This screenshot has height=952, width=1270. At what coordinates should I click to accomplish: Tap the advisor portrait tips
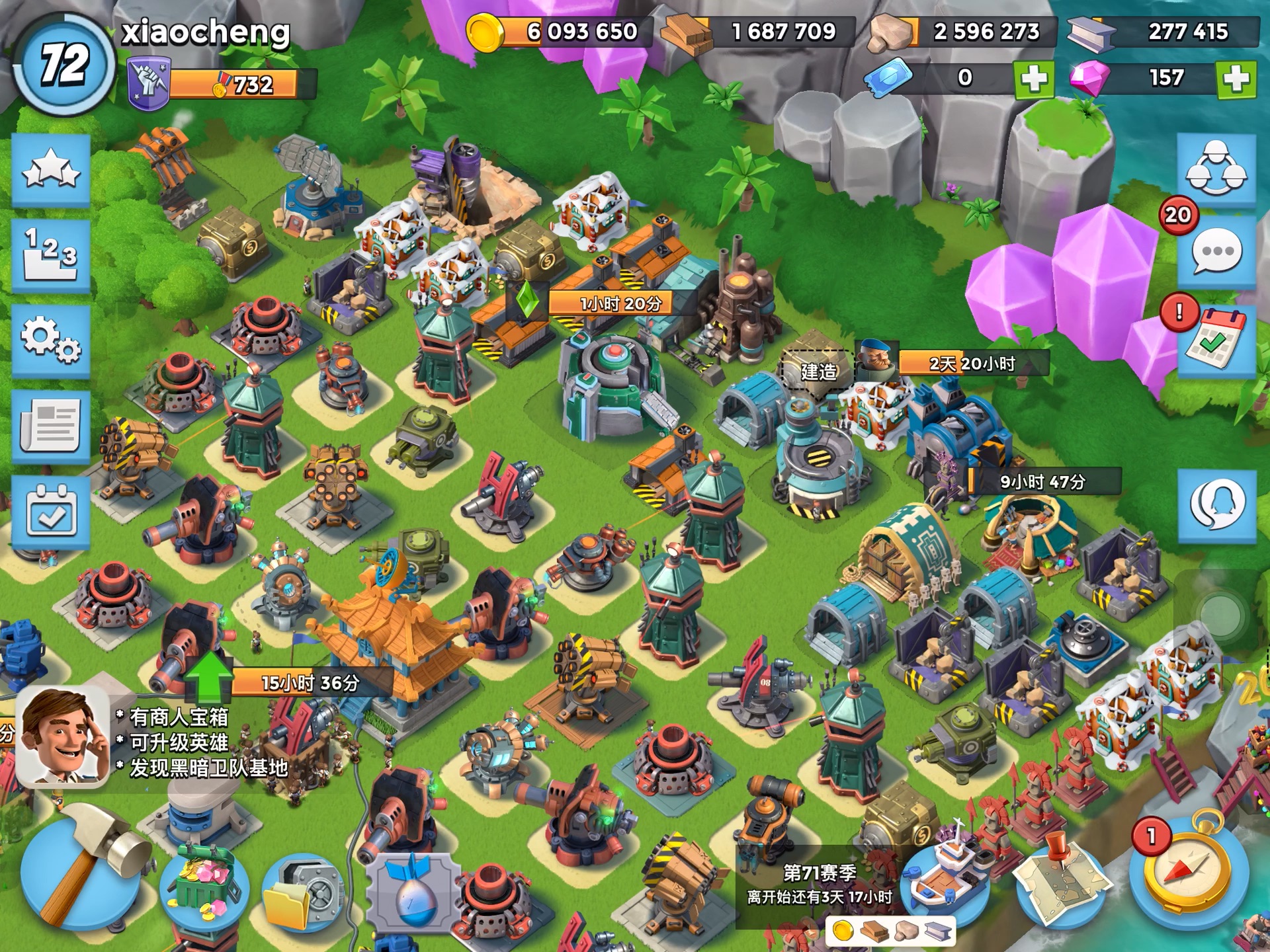[x=63, y=737]
